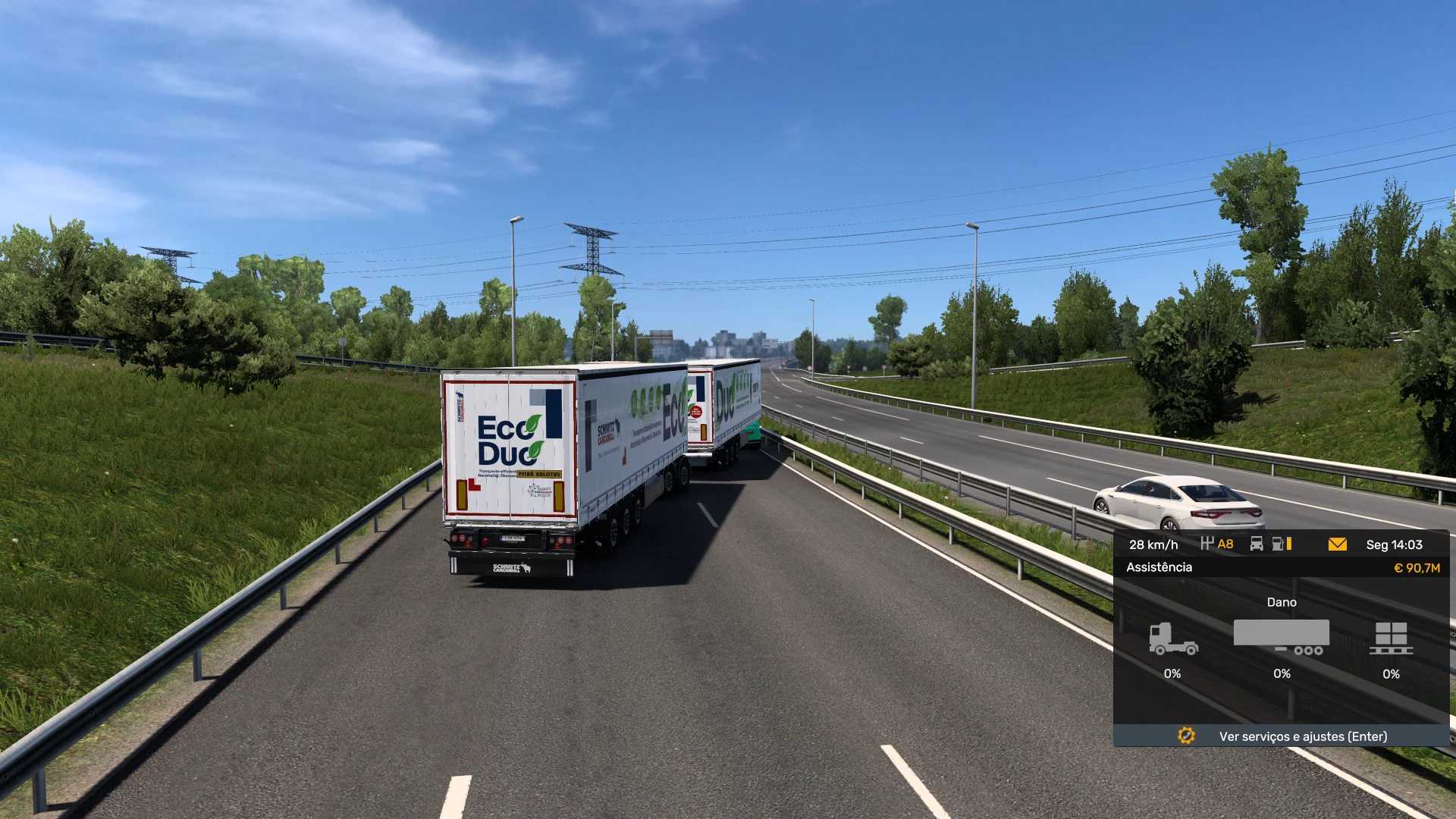Click the Assistência panel header
Screen dimensions: 1456x819
pyautogui.click(x=1159, y=567)
